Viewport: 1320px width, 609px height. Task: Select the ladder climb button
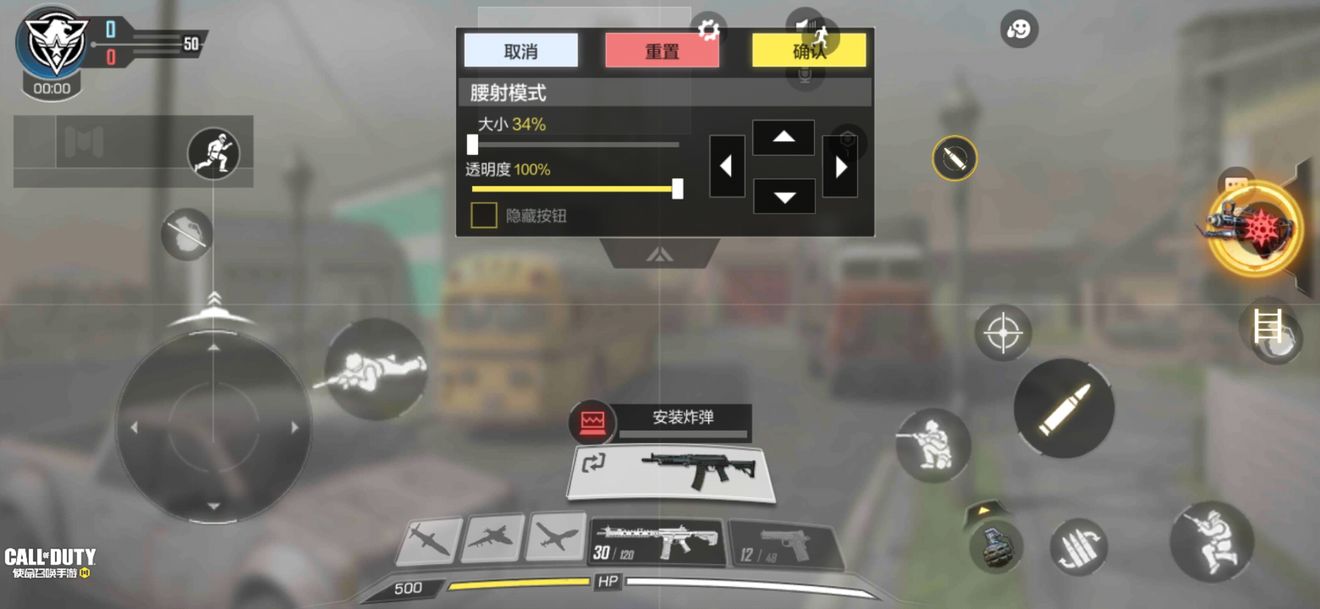click(1268, 326)
